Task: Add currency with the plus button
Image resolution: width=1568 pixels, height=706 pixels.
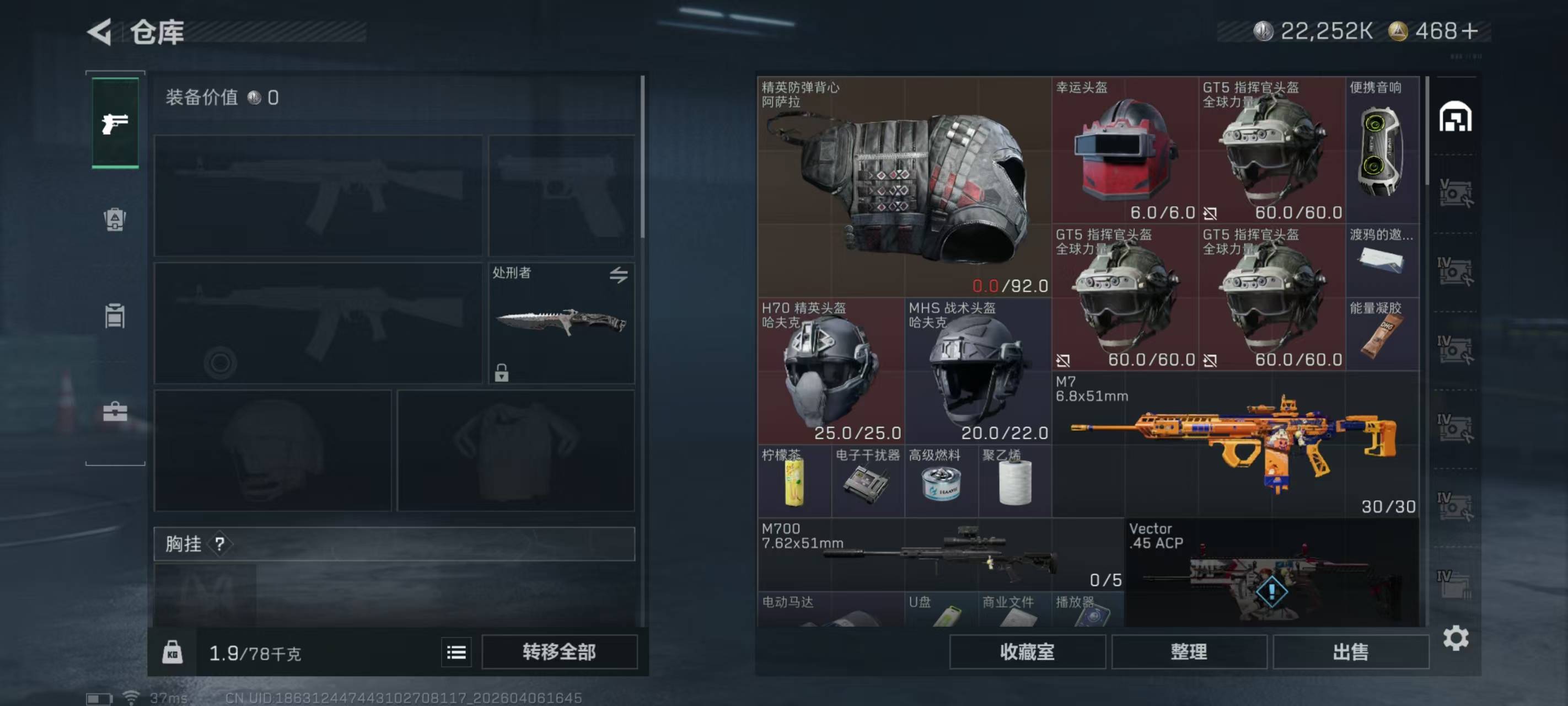Action: 1469,31
